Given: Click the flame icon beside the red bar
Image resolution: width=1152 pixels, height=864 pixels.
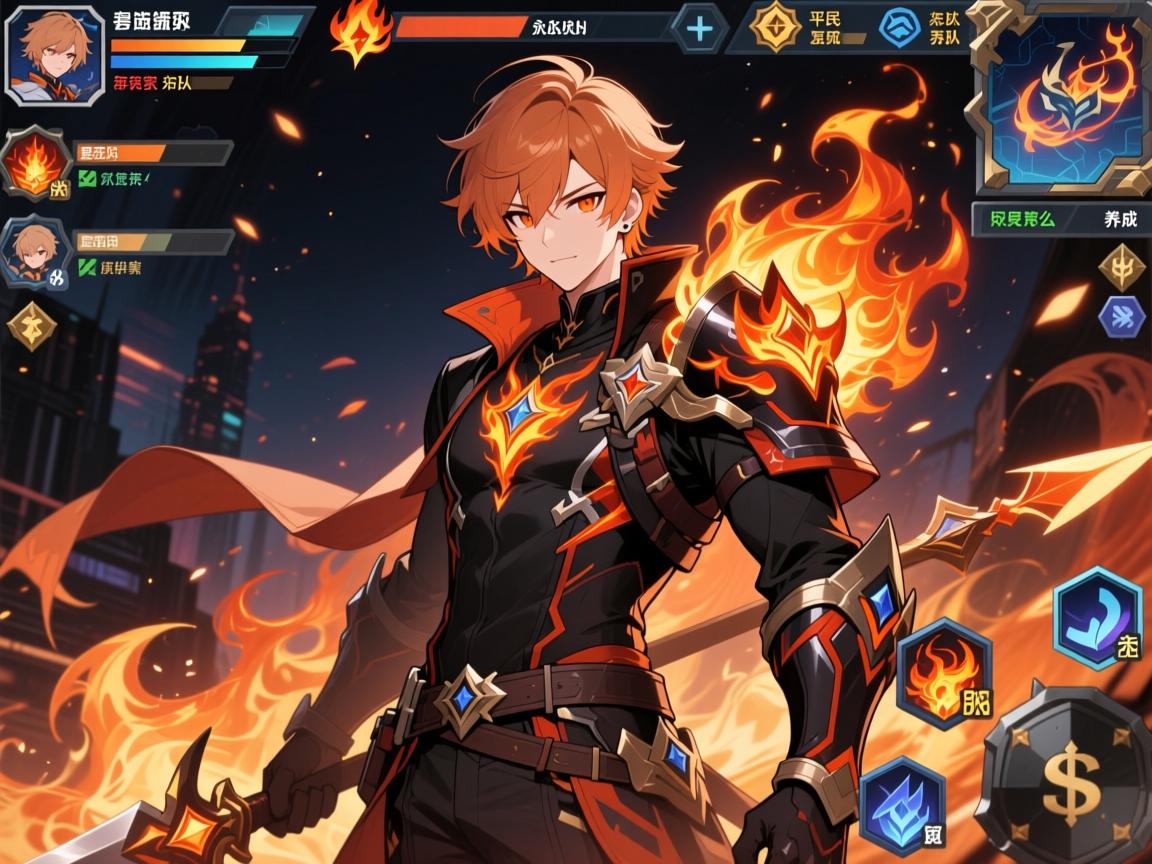Looking at the screenshot, I should (x=359, y=31).
